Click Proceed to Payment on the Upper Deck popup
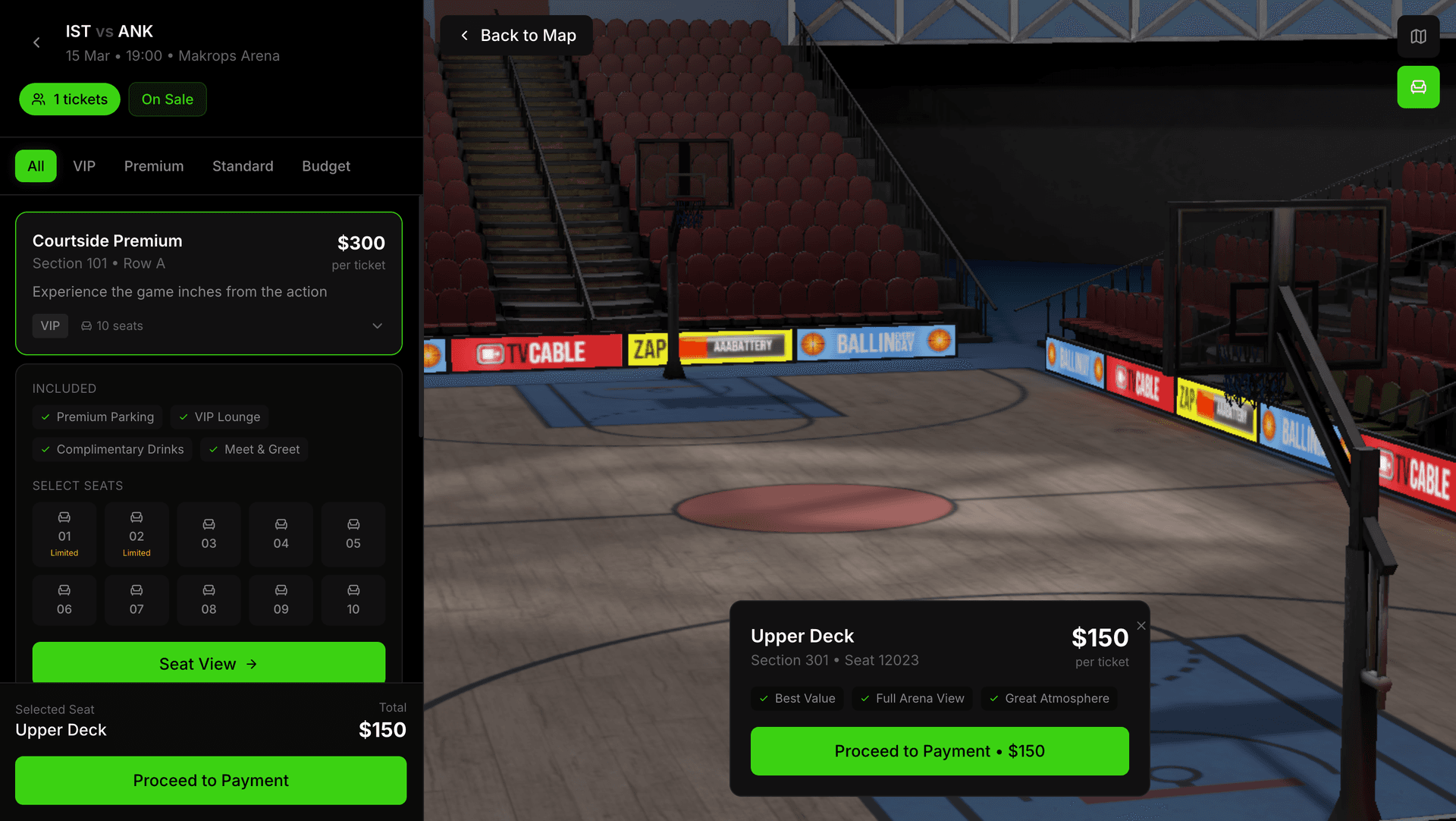This screenshot has width=1456, height=821. 939,750
